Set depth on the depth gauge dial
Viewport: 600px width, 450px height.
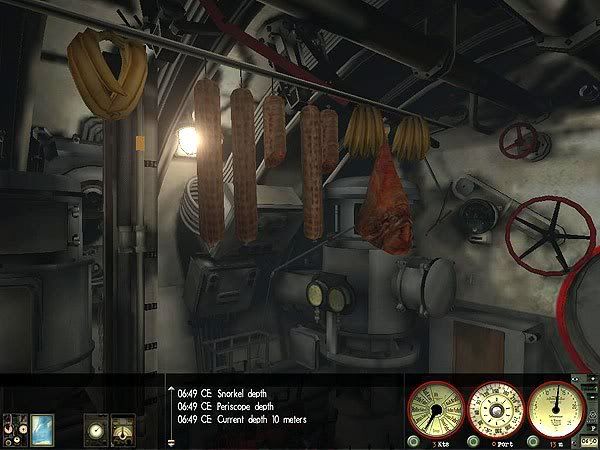point(556,407)
